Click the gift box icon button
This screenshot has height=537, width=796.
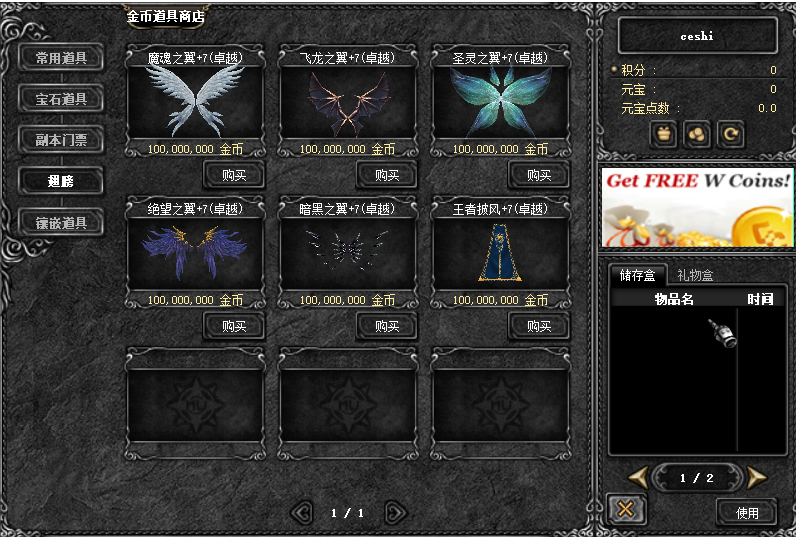(x=664, y=134)
